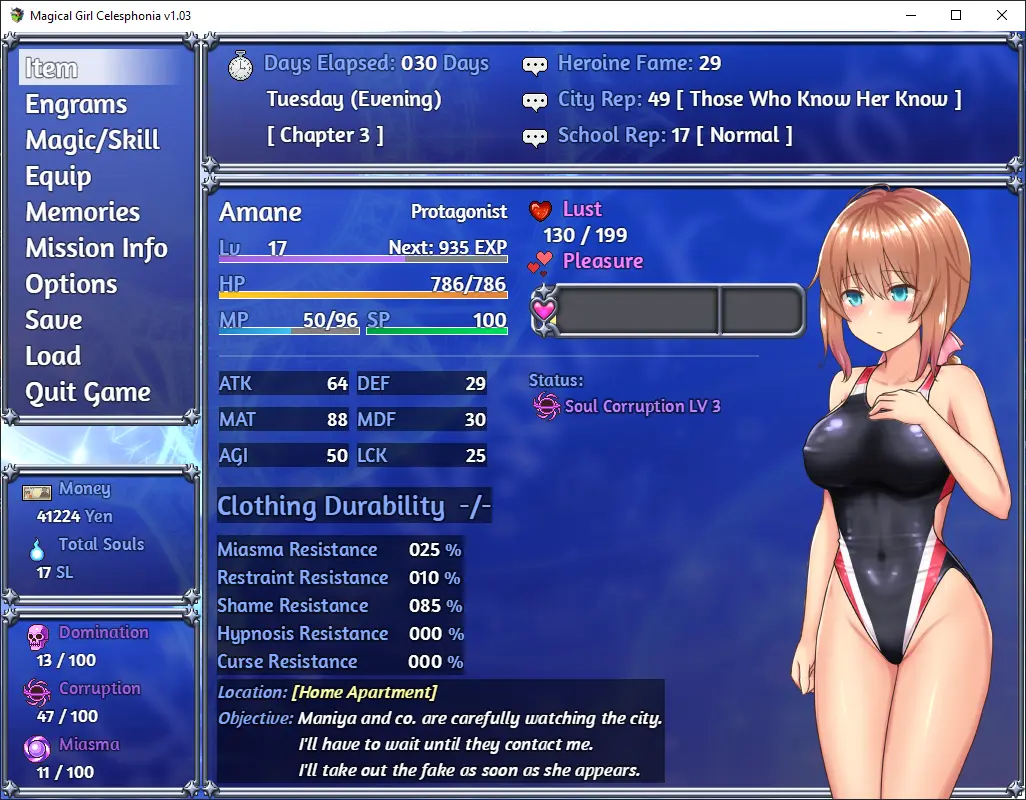The height and width of the screenshot is (800, 1026).
Task: Choose the Equip menu entry
Action: 58,176
